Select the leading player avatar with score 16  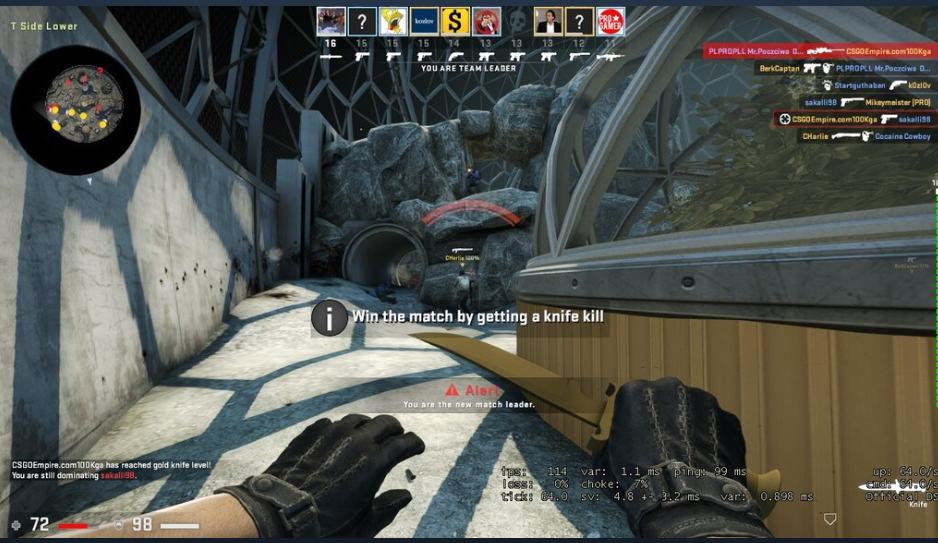point(331,21)
